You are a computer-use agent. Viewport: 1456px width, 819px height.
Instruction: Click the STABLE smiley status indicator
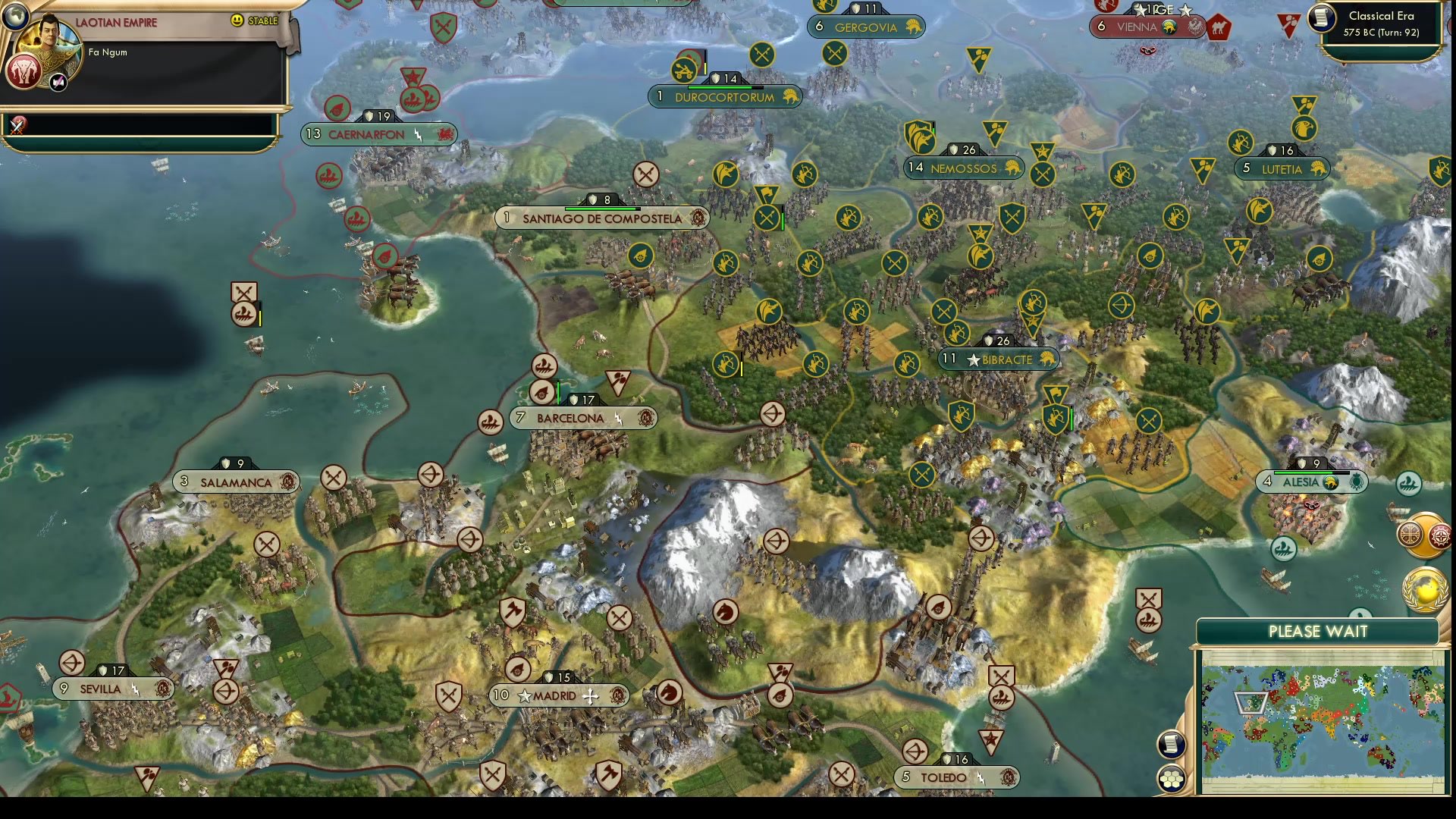(x=238, y=21)
